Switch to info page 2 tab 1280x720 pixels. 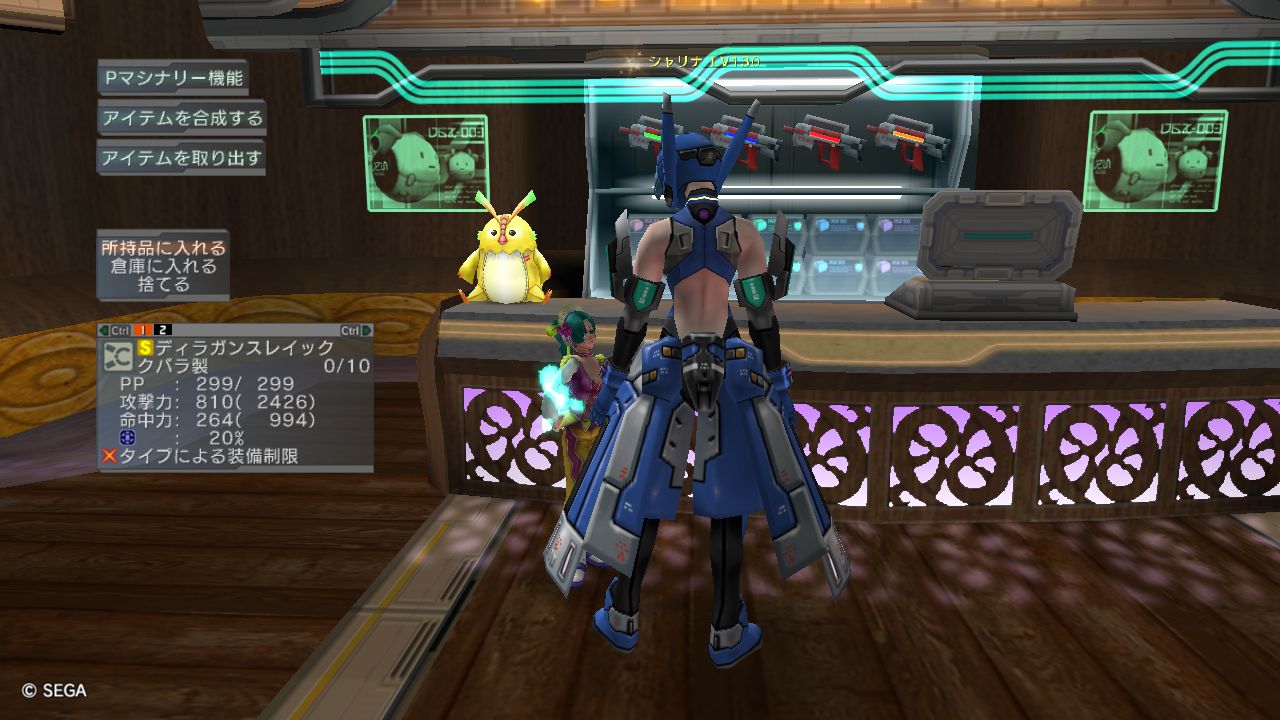pyautogui.click(x=163, y=330)
